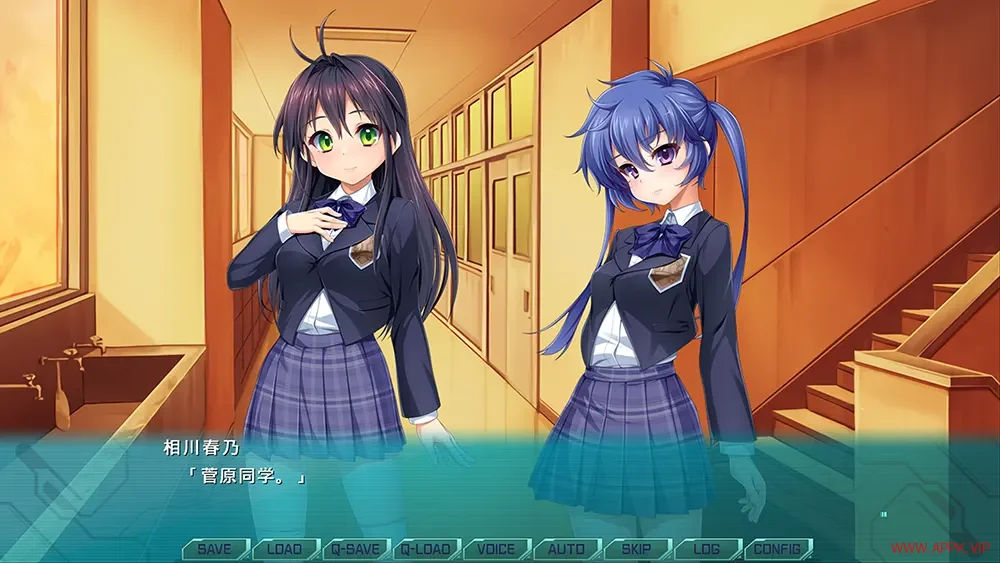Open the CONFIG settings
Image resolution: width=1000 pixels, height=563 pixels.
[x=777, y=549]
